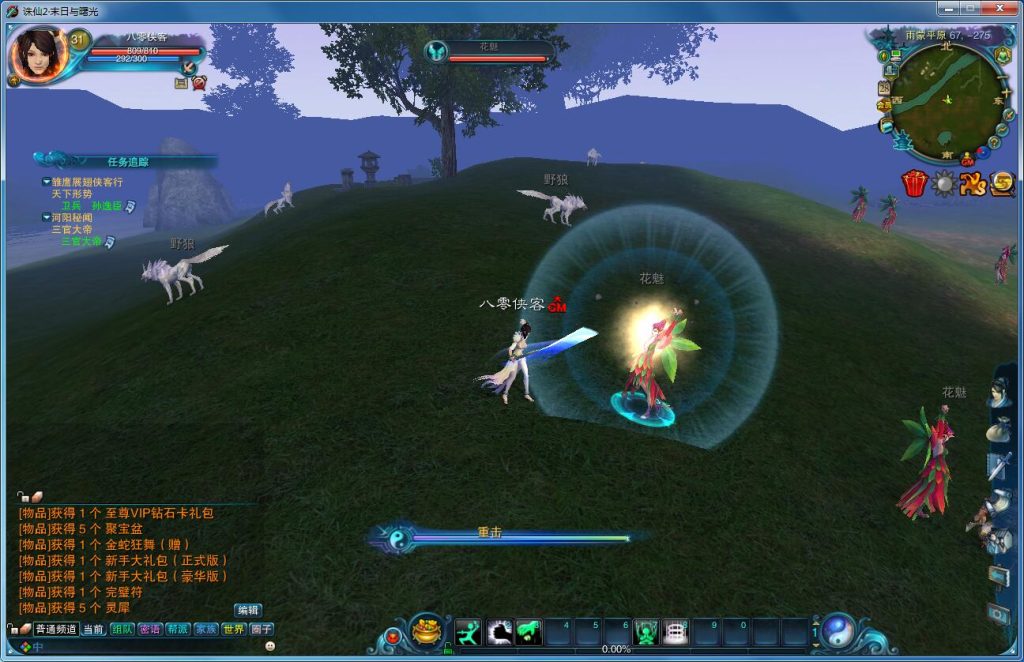Click the orange PS icon

point(973,183)
